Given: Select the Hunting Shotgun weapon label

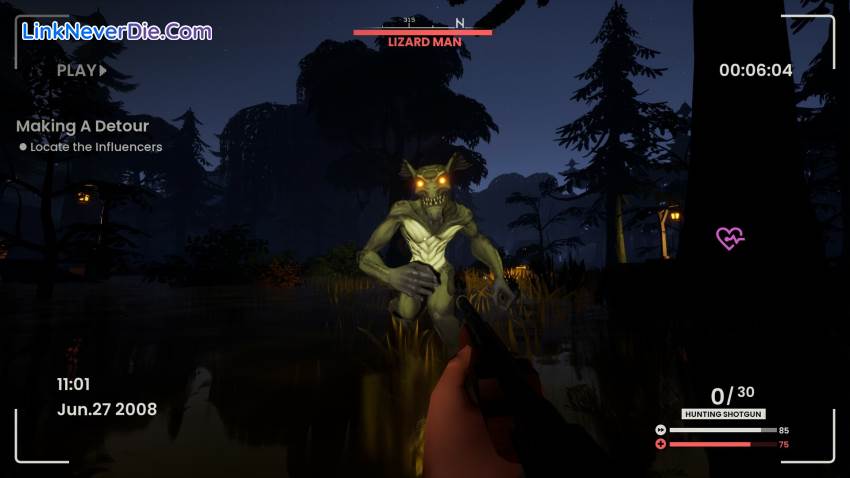Looking at the screenshot, I should (x=721, y=414).
